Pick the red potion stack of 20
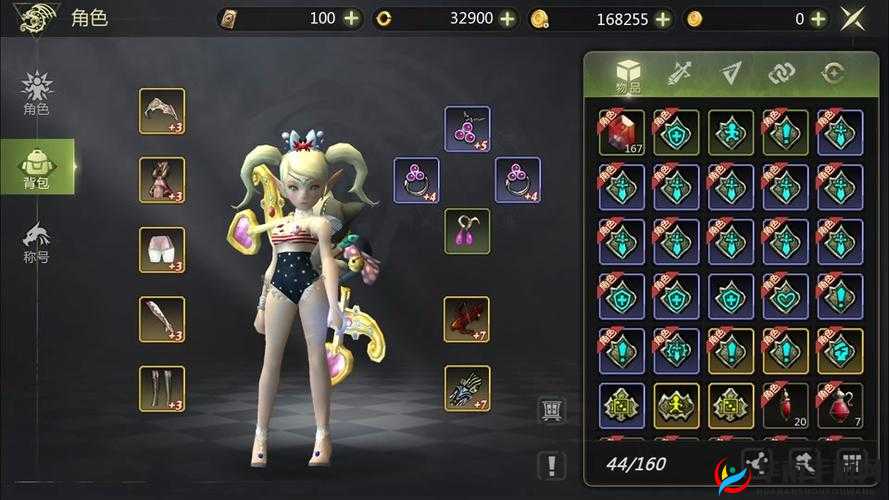 click(785, 405)
